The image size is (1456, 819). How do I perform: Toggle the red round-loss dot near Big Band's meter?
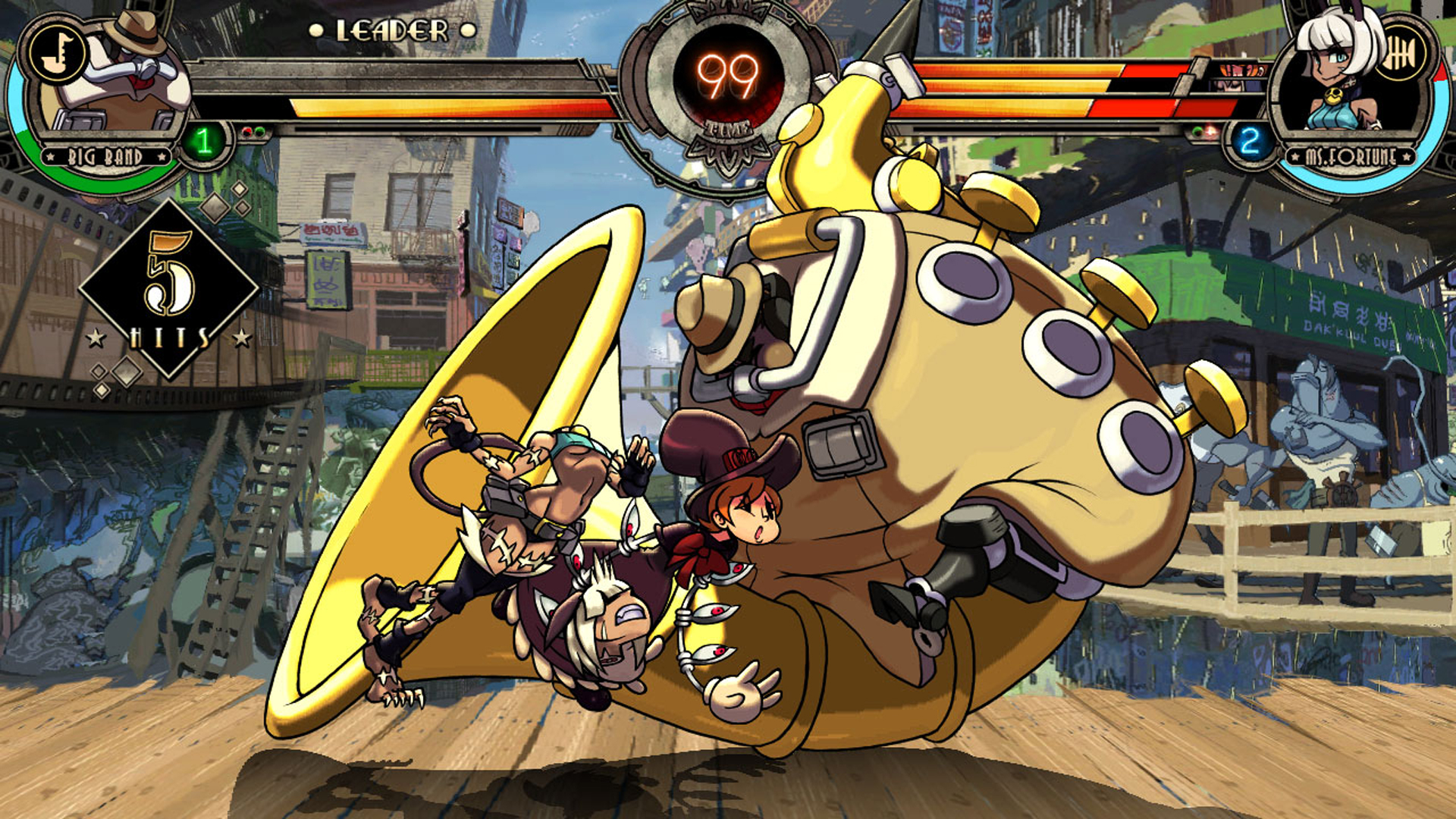247,130
